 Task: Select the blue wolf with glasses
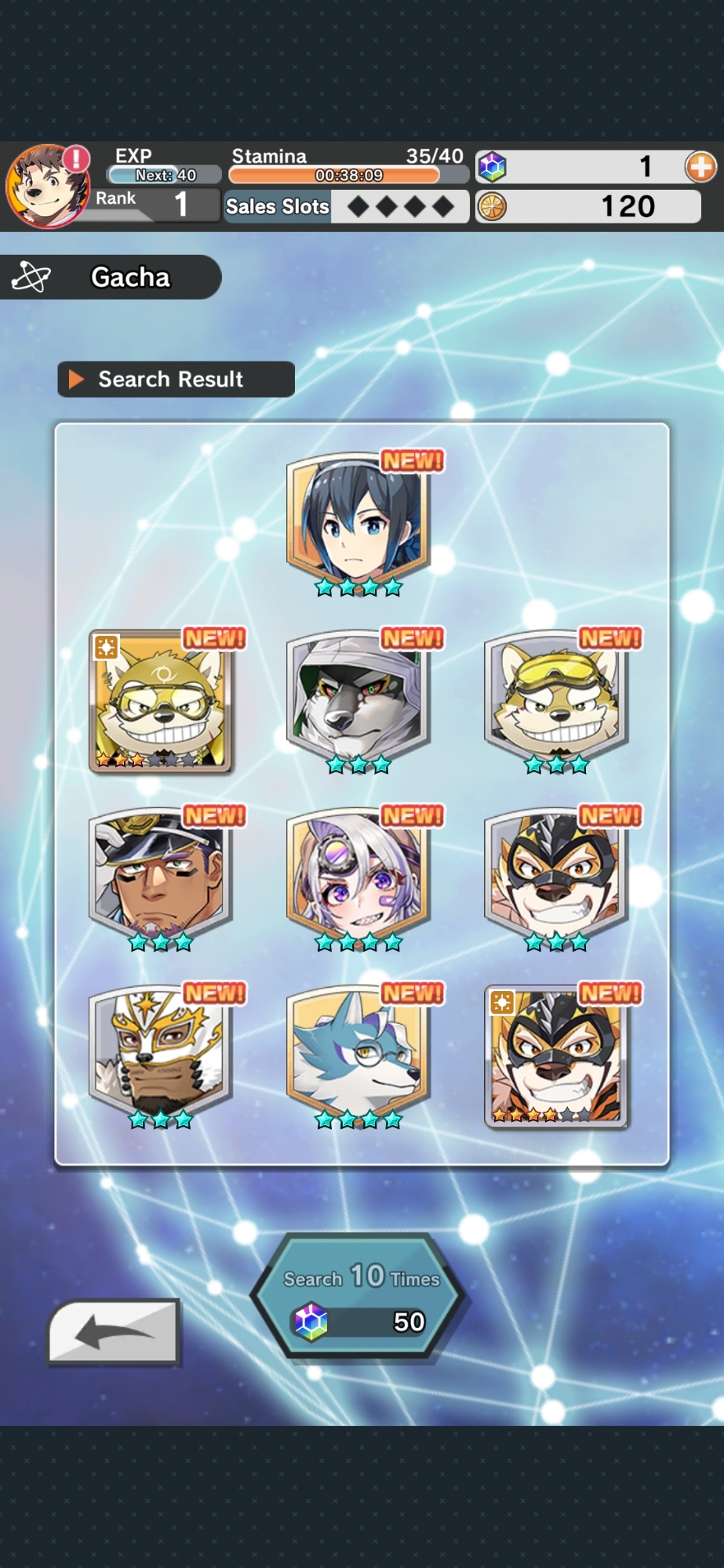click(358, 1054)
